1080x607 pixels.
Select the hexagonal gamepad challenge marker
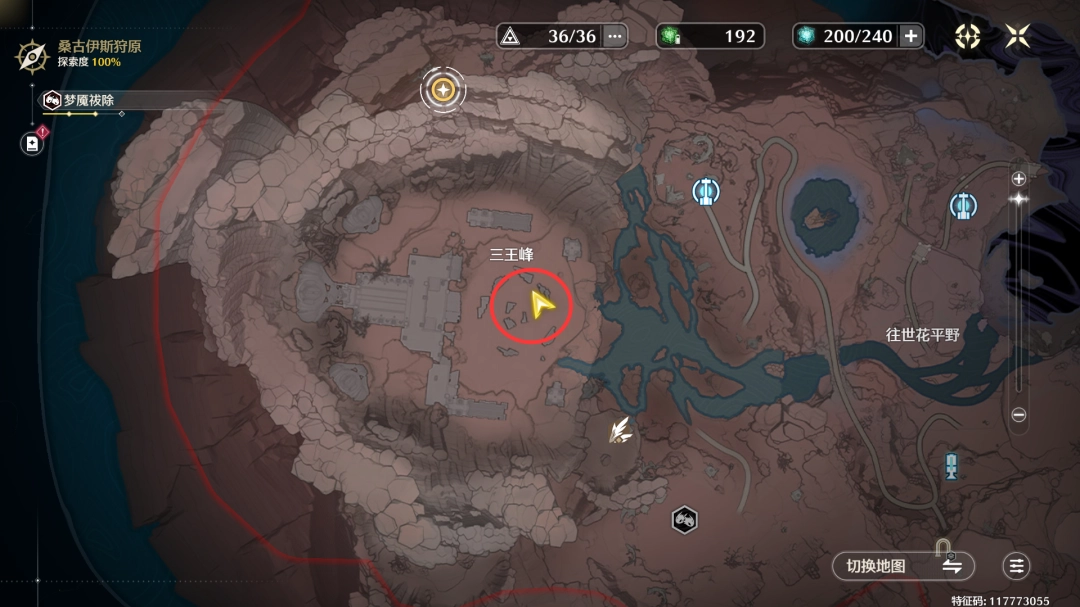tap(684, 519)
